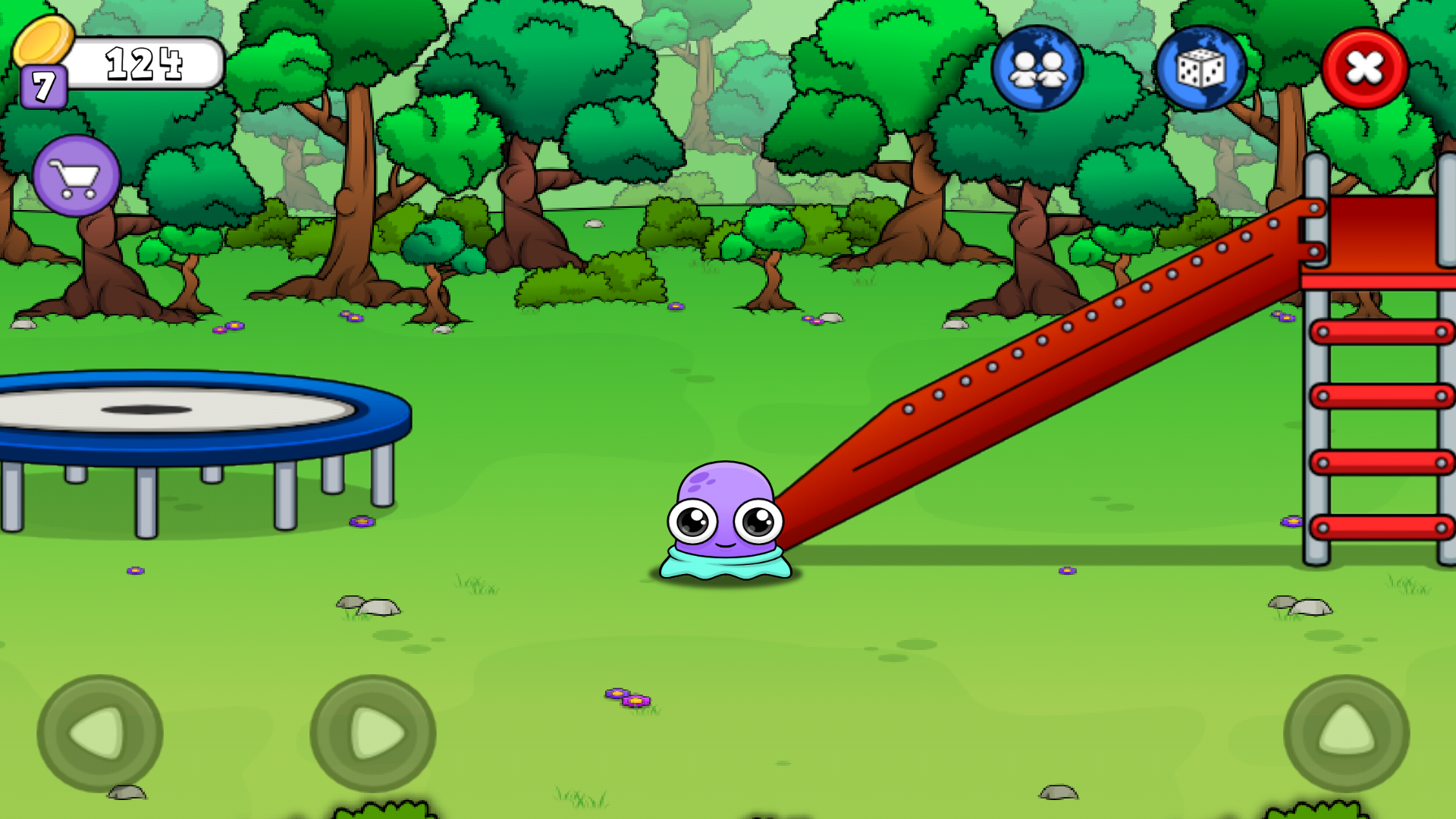1456x819 pixels.
Task: Tap the red X exit button
Action: (x=1363, y=70)
